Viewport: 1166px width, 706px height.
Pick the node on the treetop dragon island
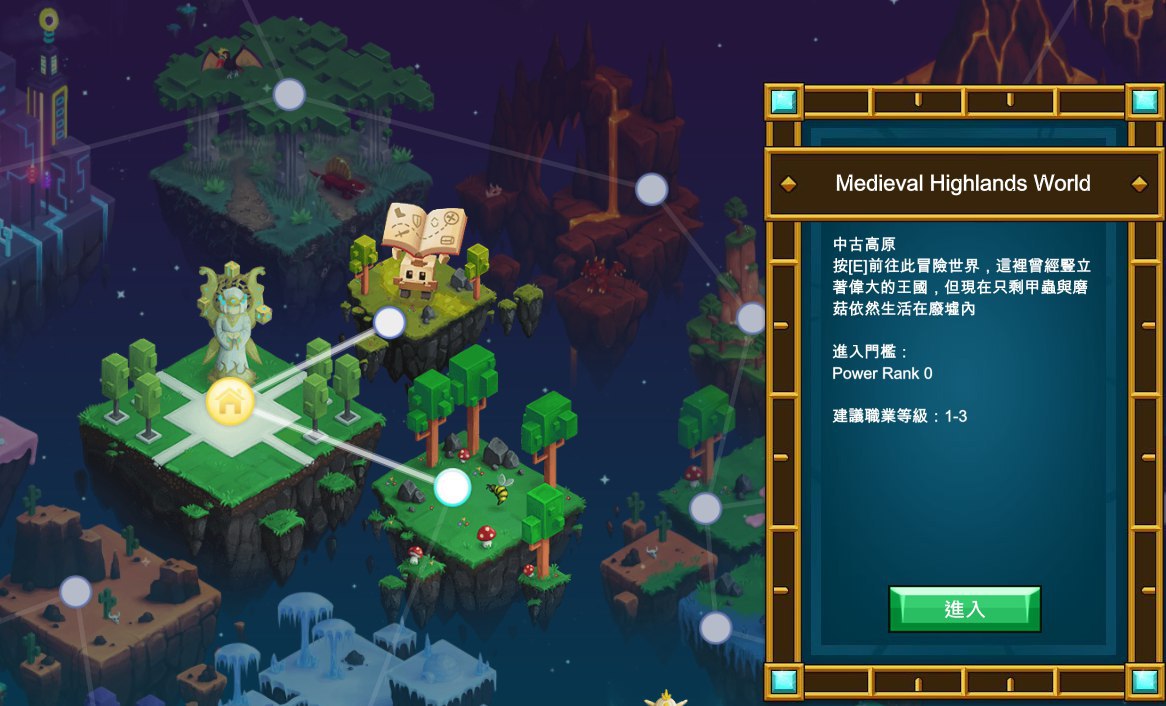(x=289, y=94)
